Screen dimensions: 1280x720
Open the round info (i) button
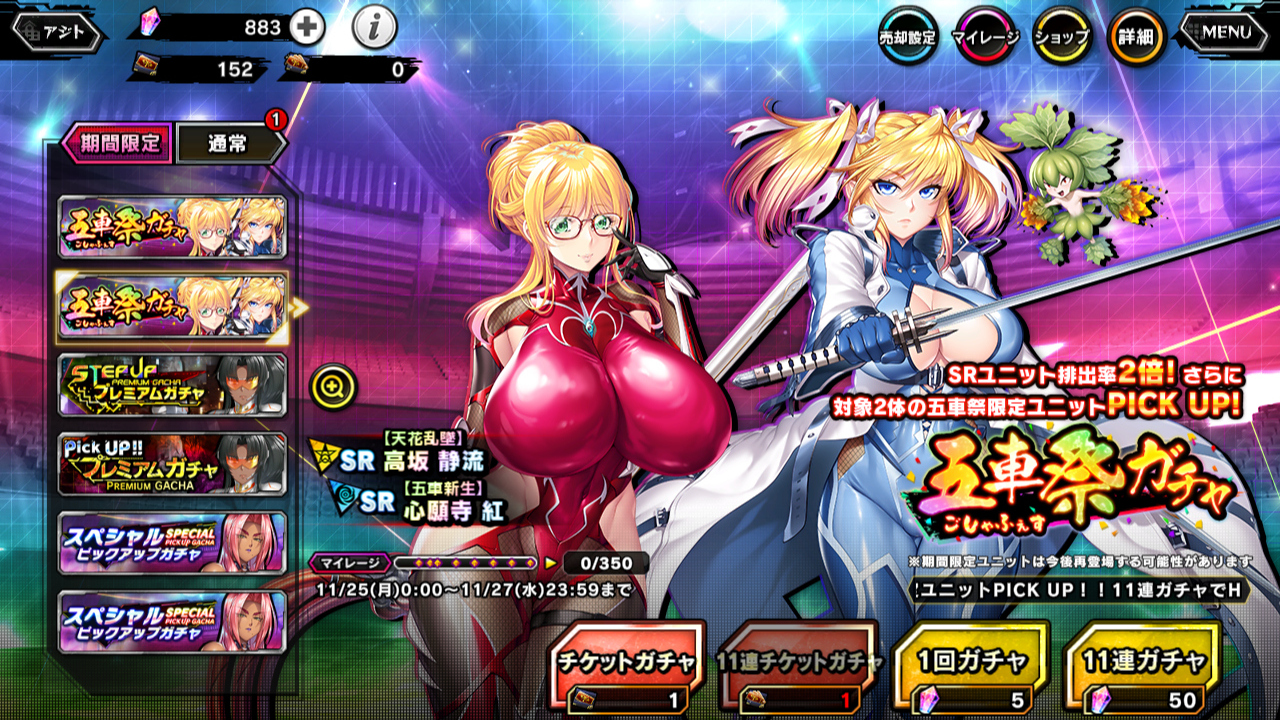375,29
